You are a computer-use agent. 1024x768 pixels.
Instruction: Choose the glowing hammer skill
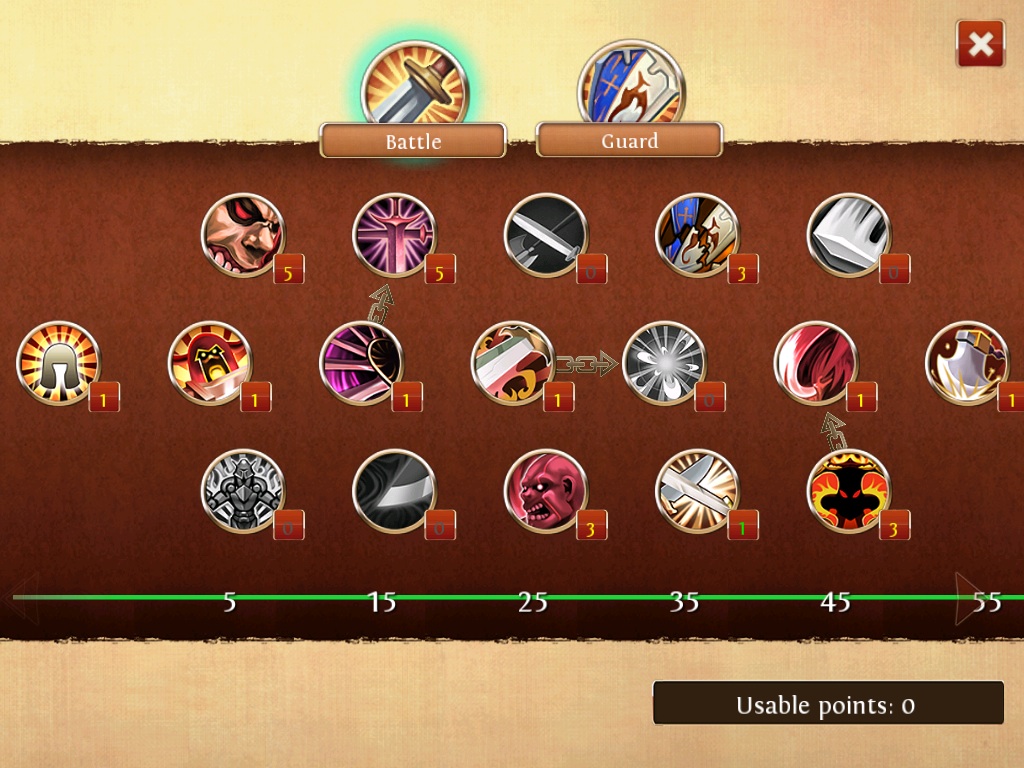(697, 491)
